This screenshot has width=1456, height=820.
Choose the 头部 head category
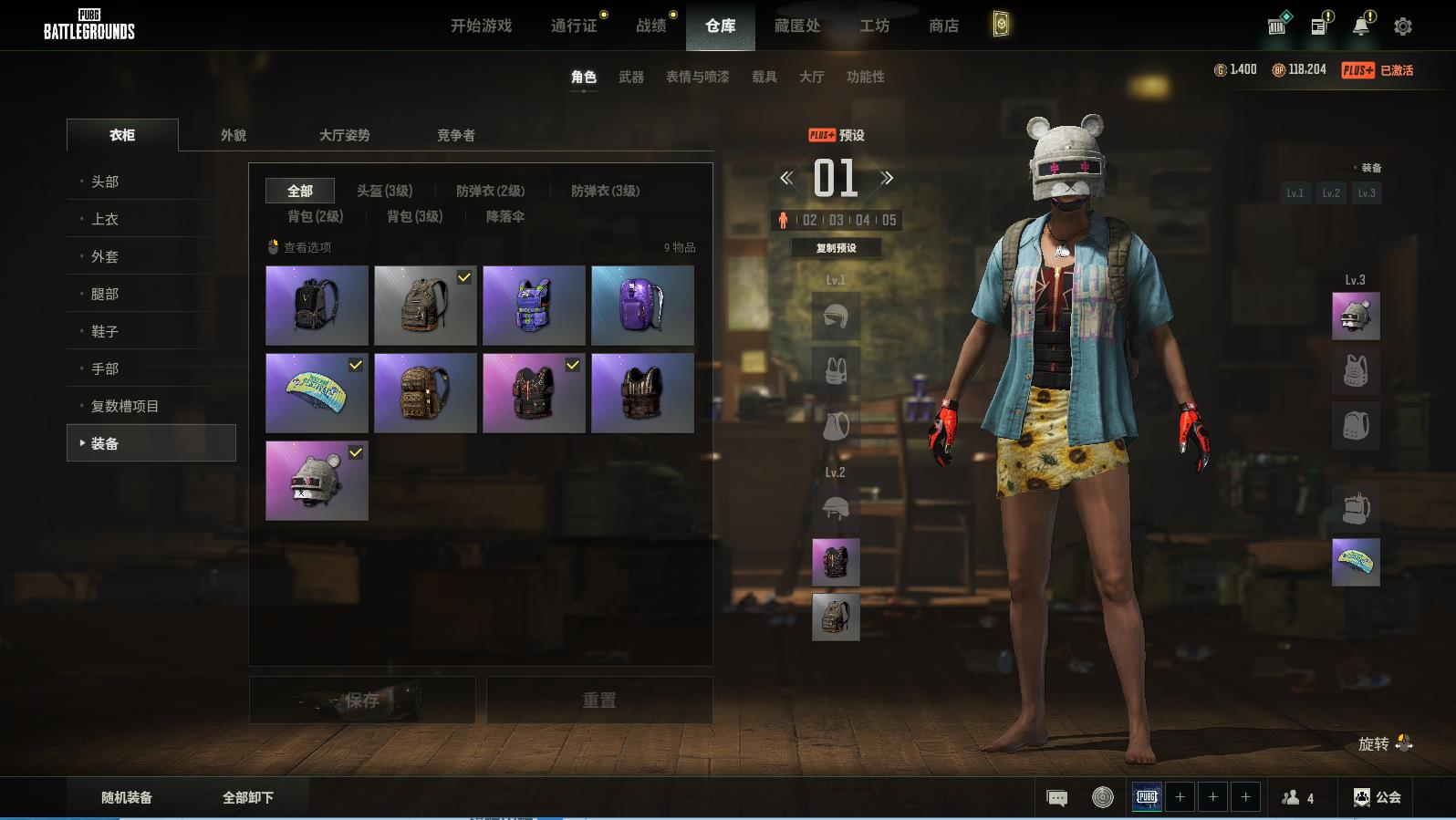point(105,182)
